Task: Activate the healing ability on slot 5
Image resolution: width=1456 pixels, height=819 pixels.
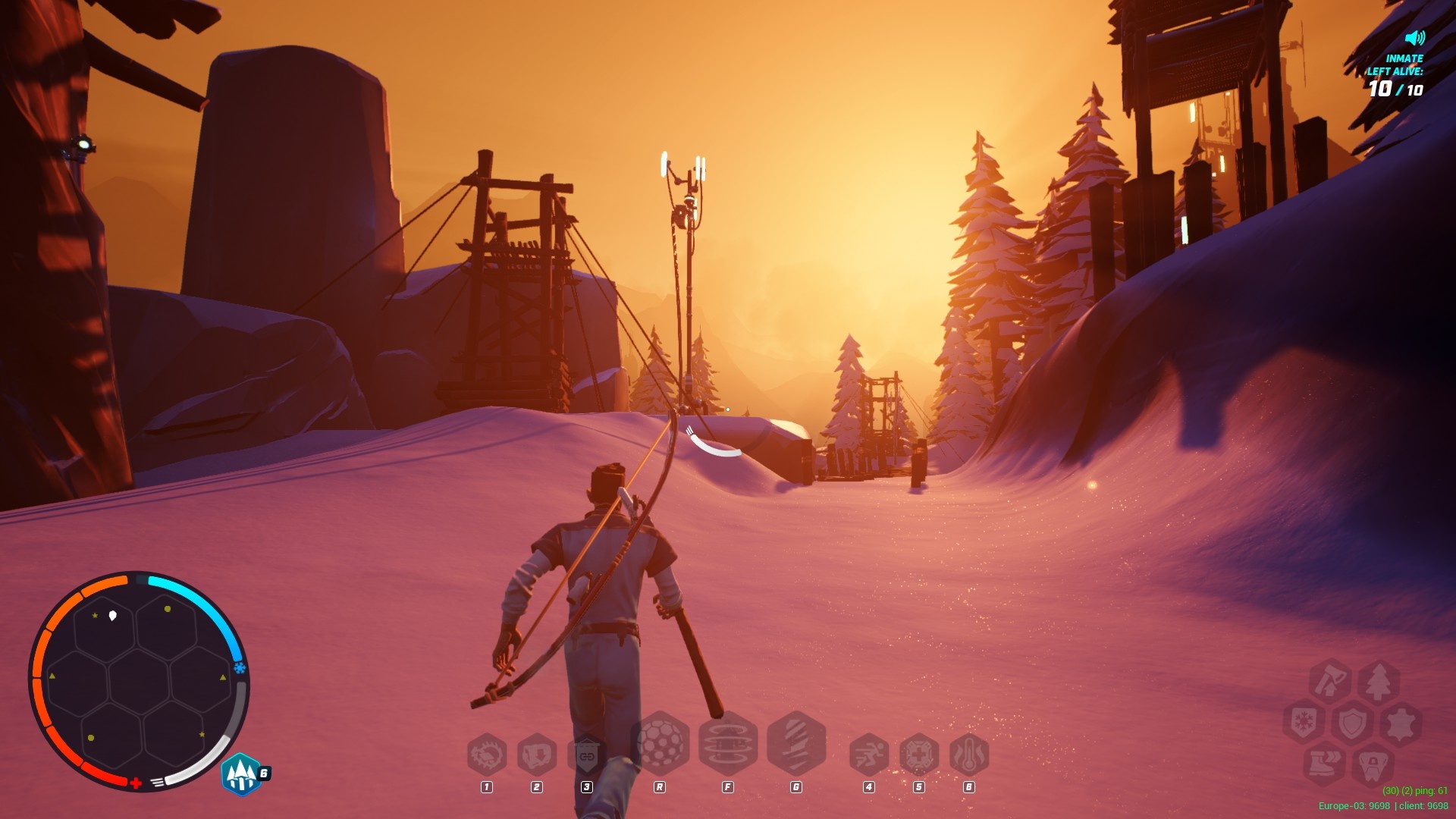Action: pos(918,756)
